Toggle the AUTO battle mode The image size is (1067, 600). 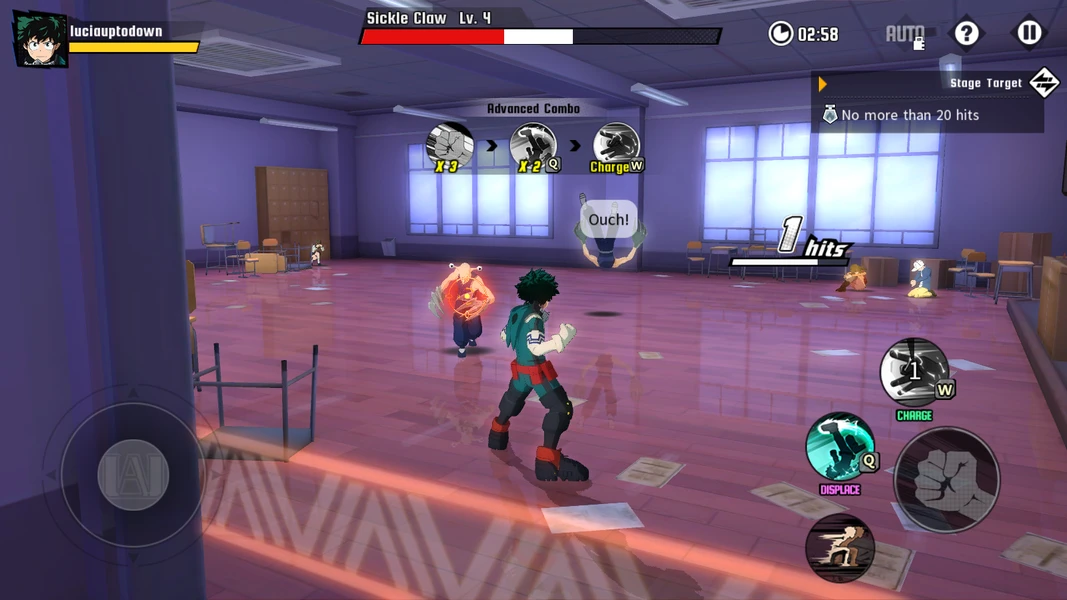coord(905,34)
